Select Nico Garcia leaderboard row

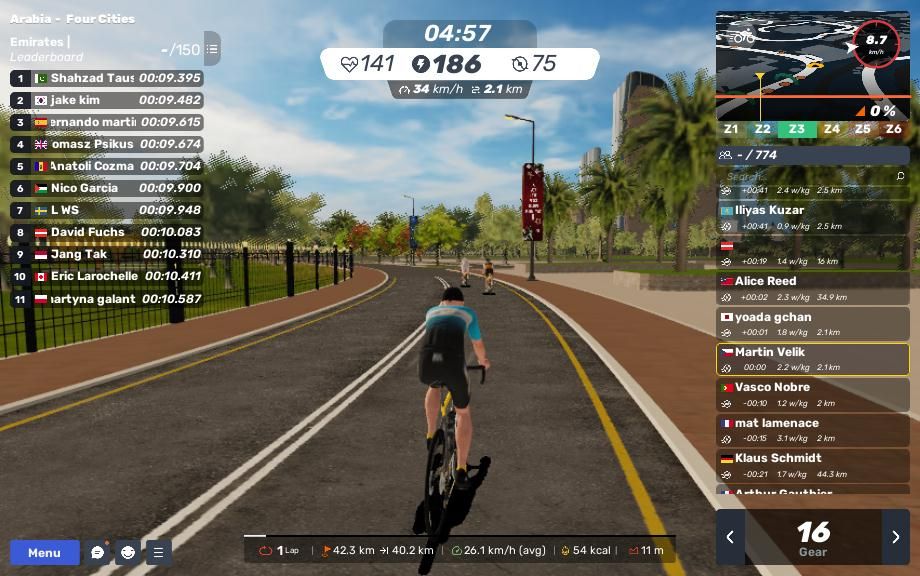(x=106, y=188)
